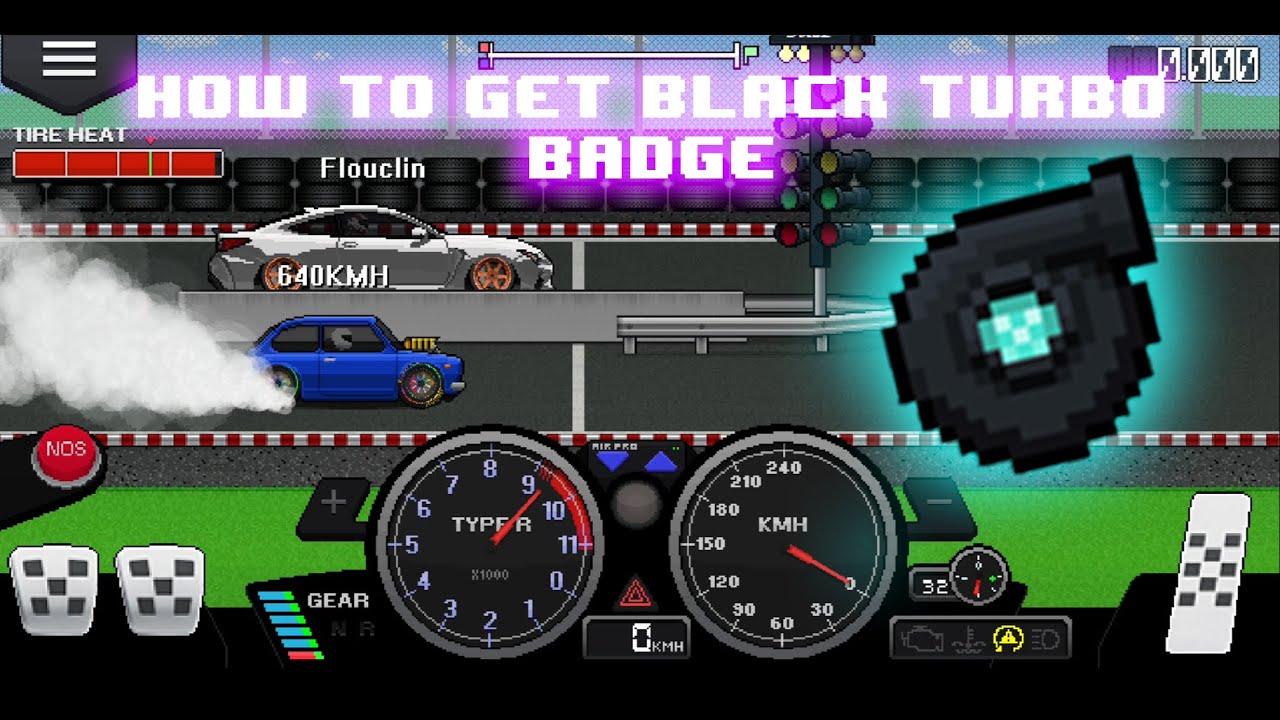Lower suspension with Air Pro down arrow
Viewport: 1280px width, 720px height.
[x=611, y=462]
